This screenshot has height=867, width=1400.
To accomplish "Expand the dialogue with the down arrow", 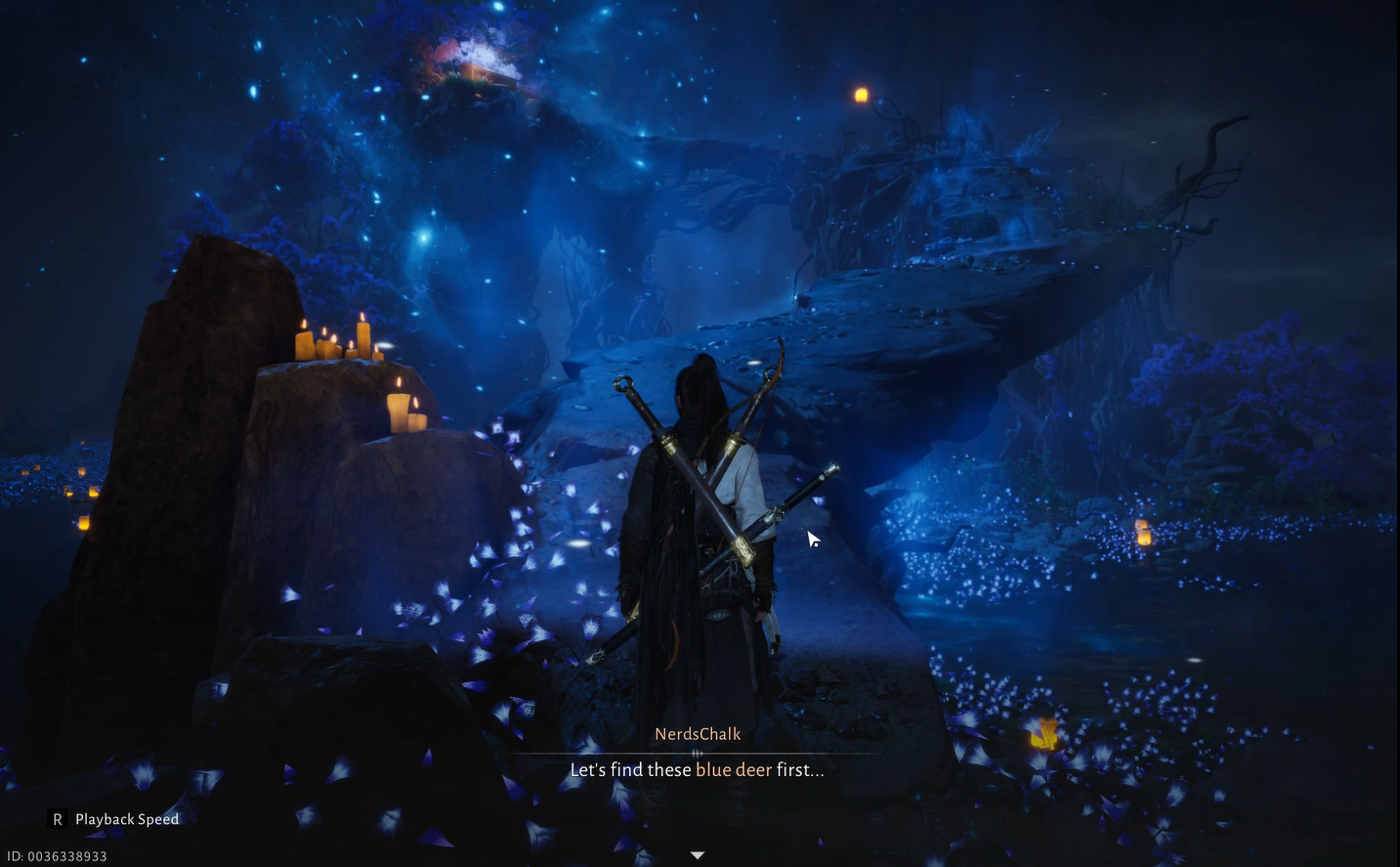I will pyautogui.click(x=698, y=853).
